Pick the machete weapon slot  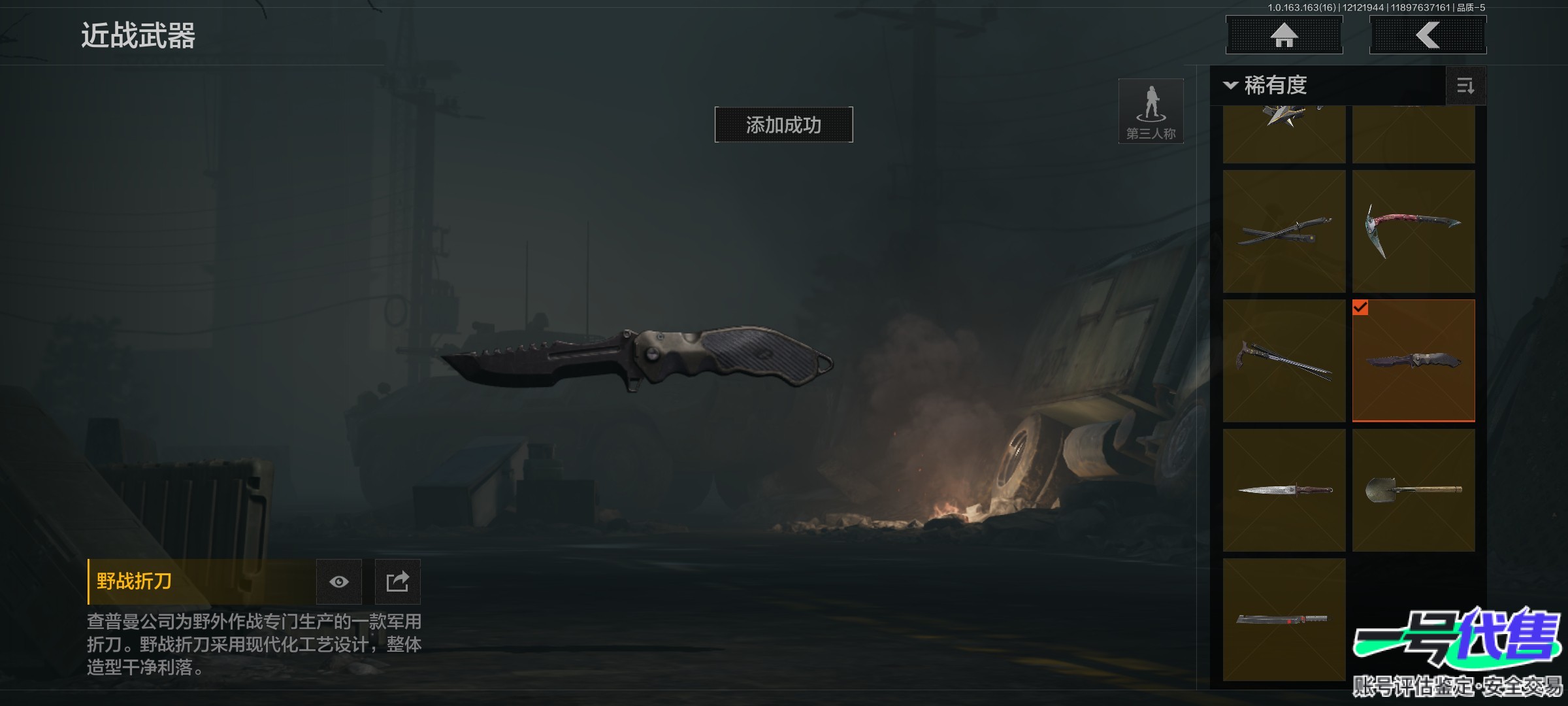(1284, 620)
